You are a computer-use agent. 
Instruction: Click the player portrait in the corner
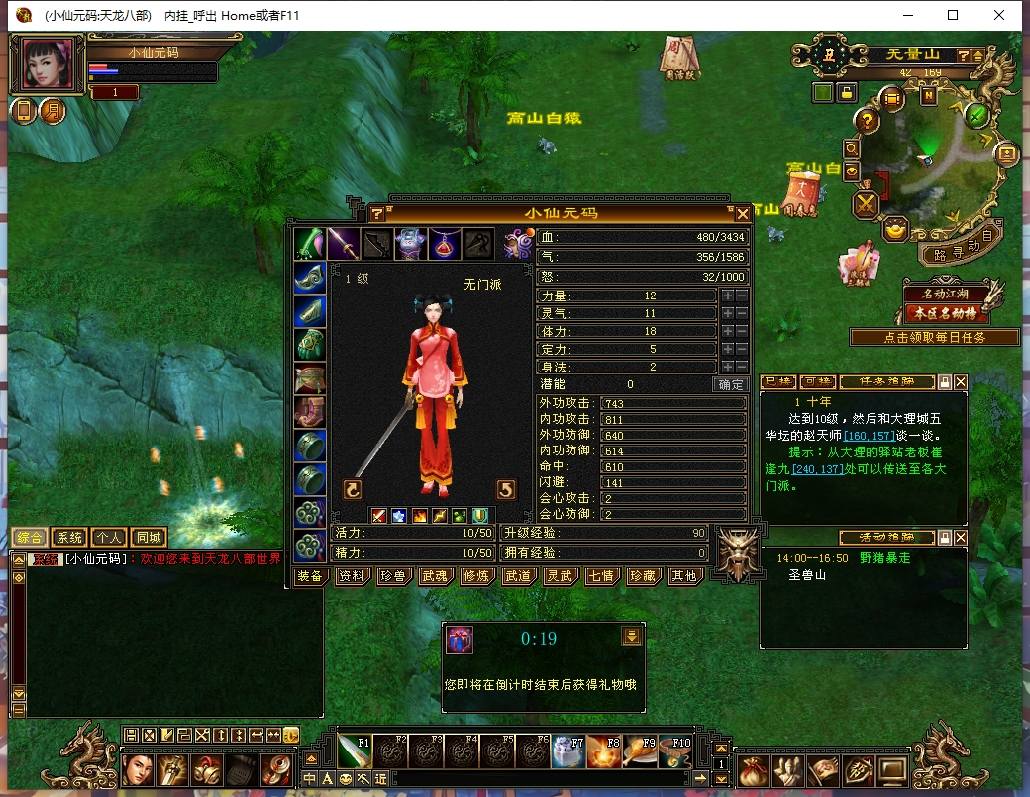click(x=48, y=64)
